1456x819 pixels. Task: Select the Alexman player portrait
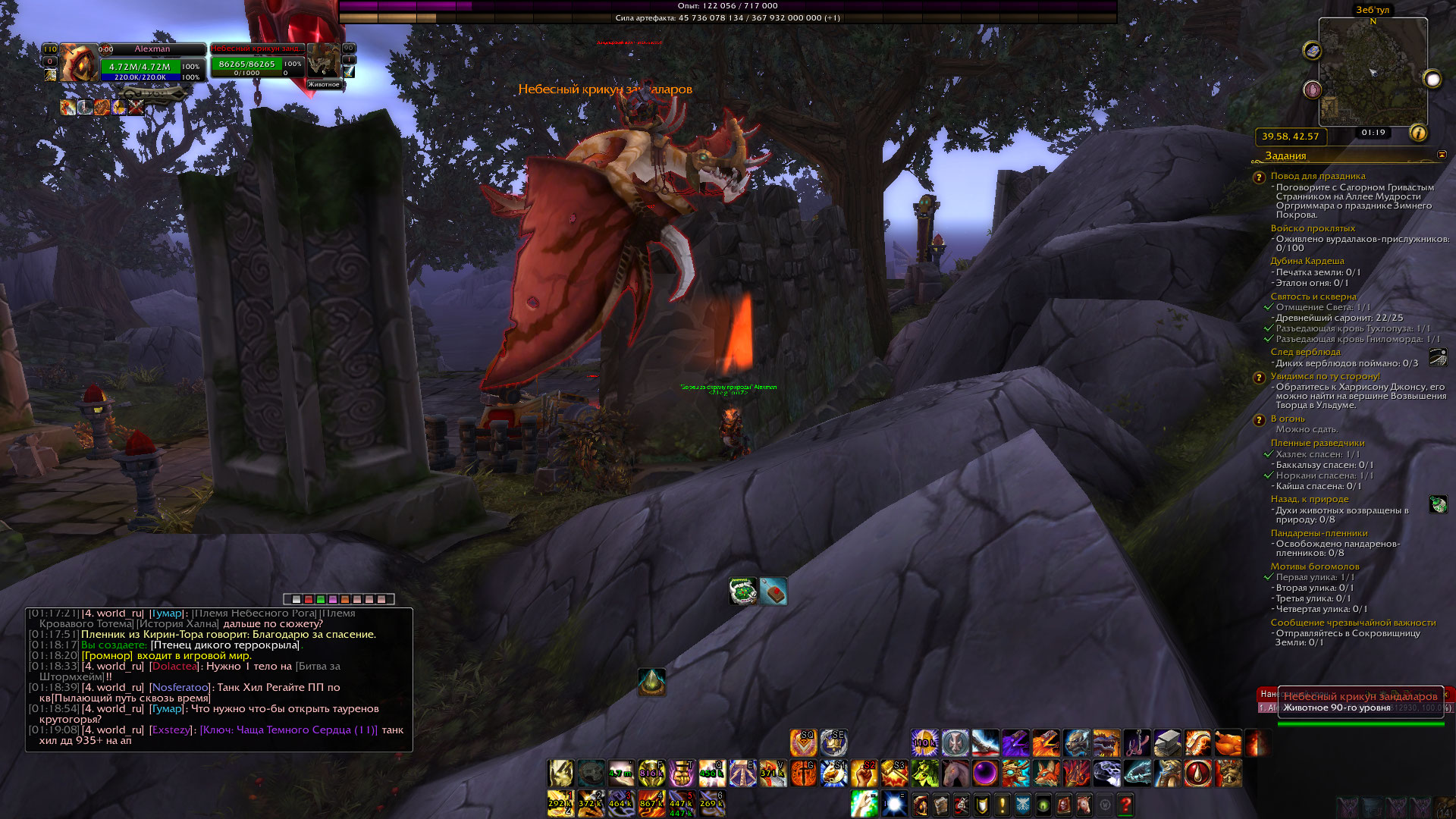(78, 63)
